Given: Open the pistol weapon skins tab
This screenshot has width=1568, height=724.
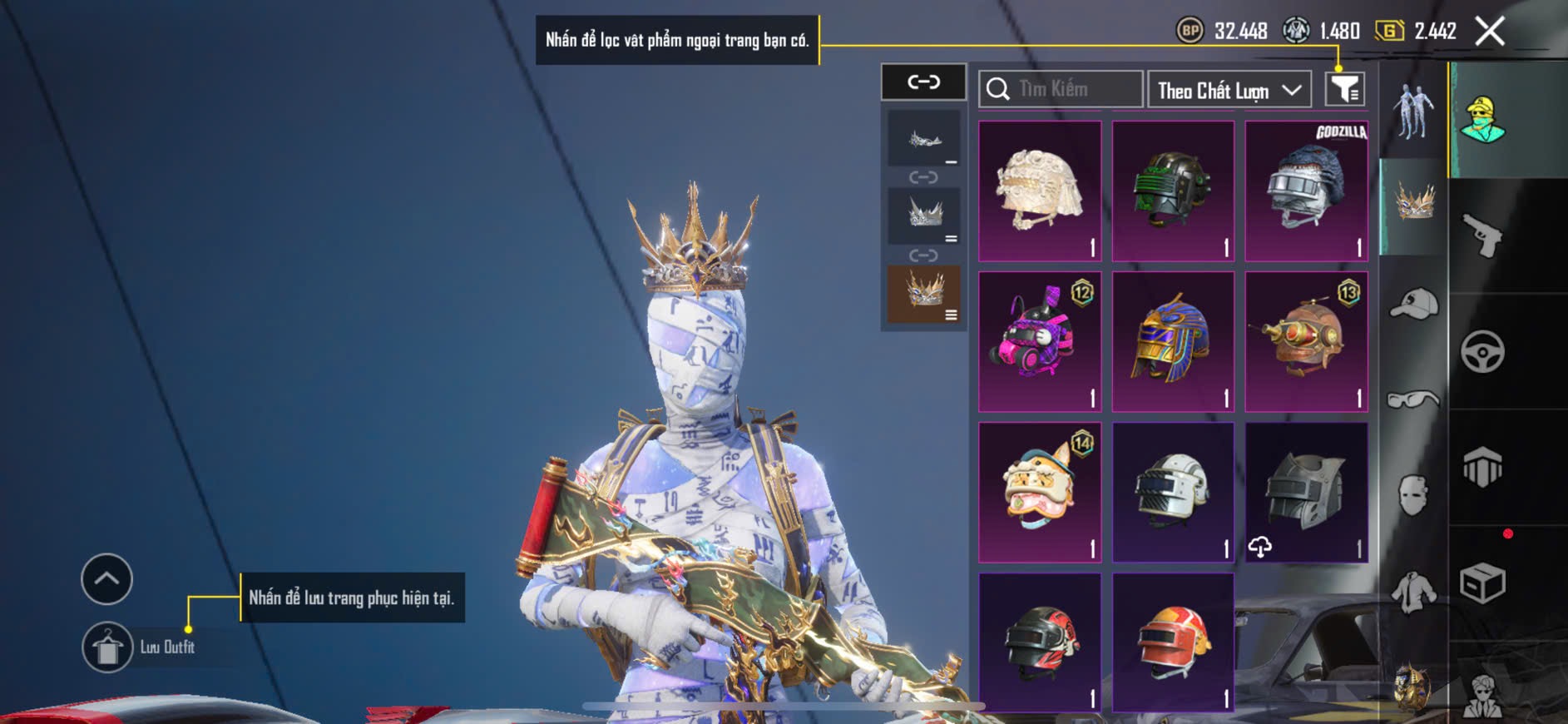Looking at the screenshot, I should click(x=1483, y=236).
